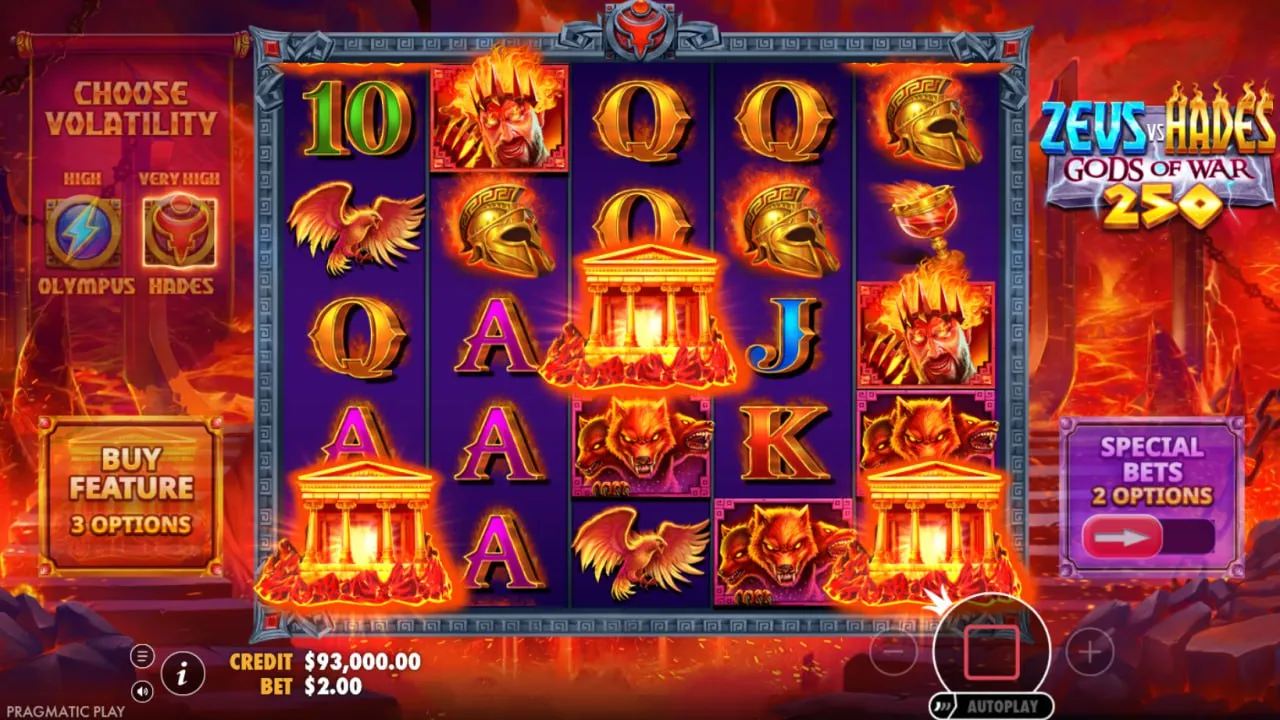
Task: Click the bull emblem above the reels
Action: coord(640,28)
